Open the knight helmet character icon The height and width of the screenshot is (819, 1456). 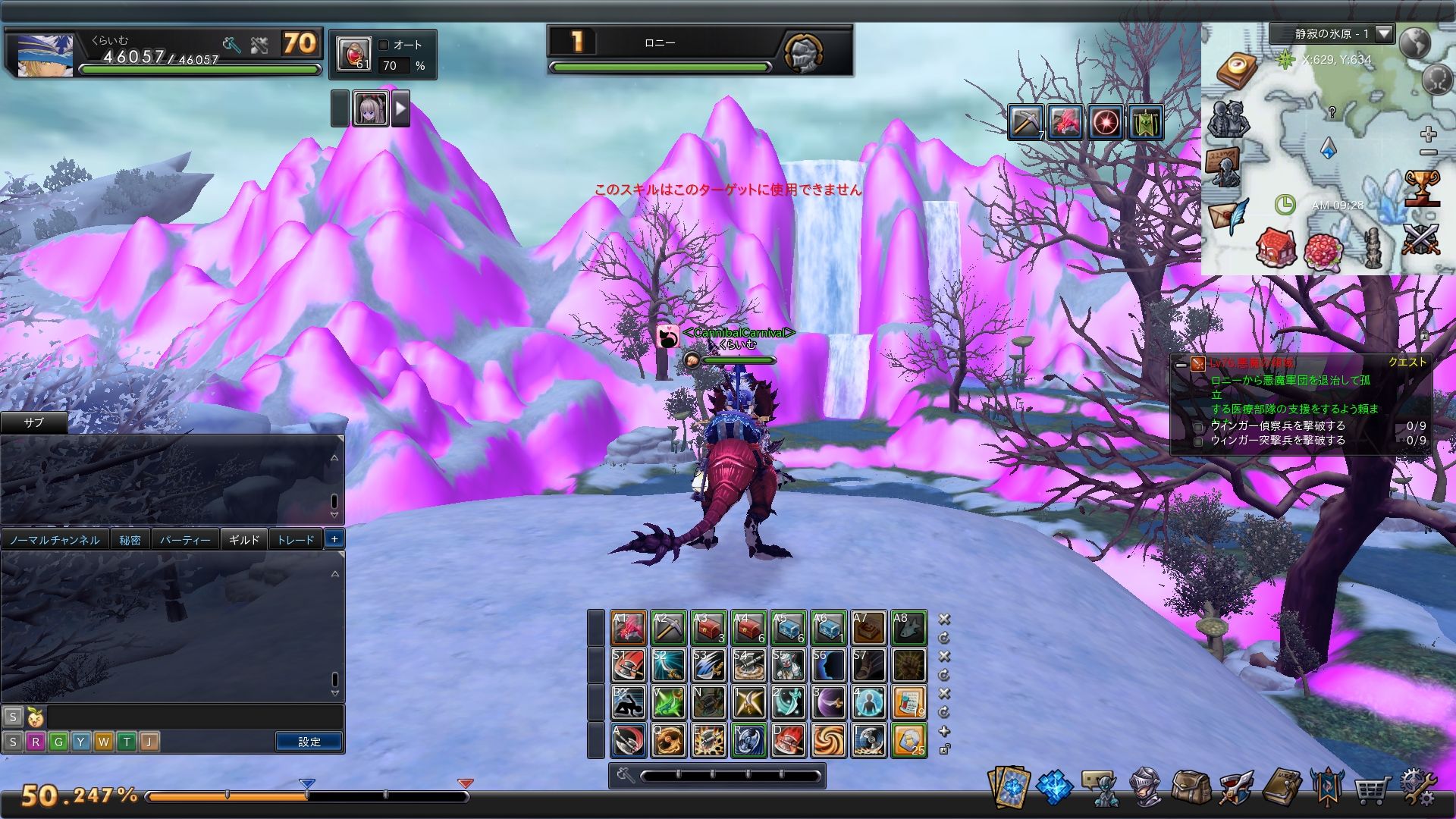coord(1145,787)
